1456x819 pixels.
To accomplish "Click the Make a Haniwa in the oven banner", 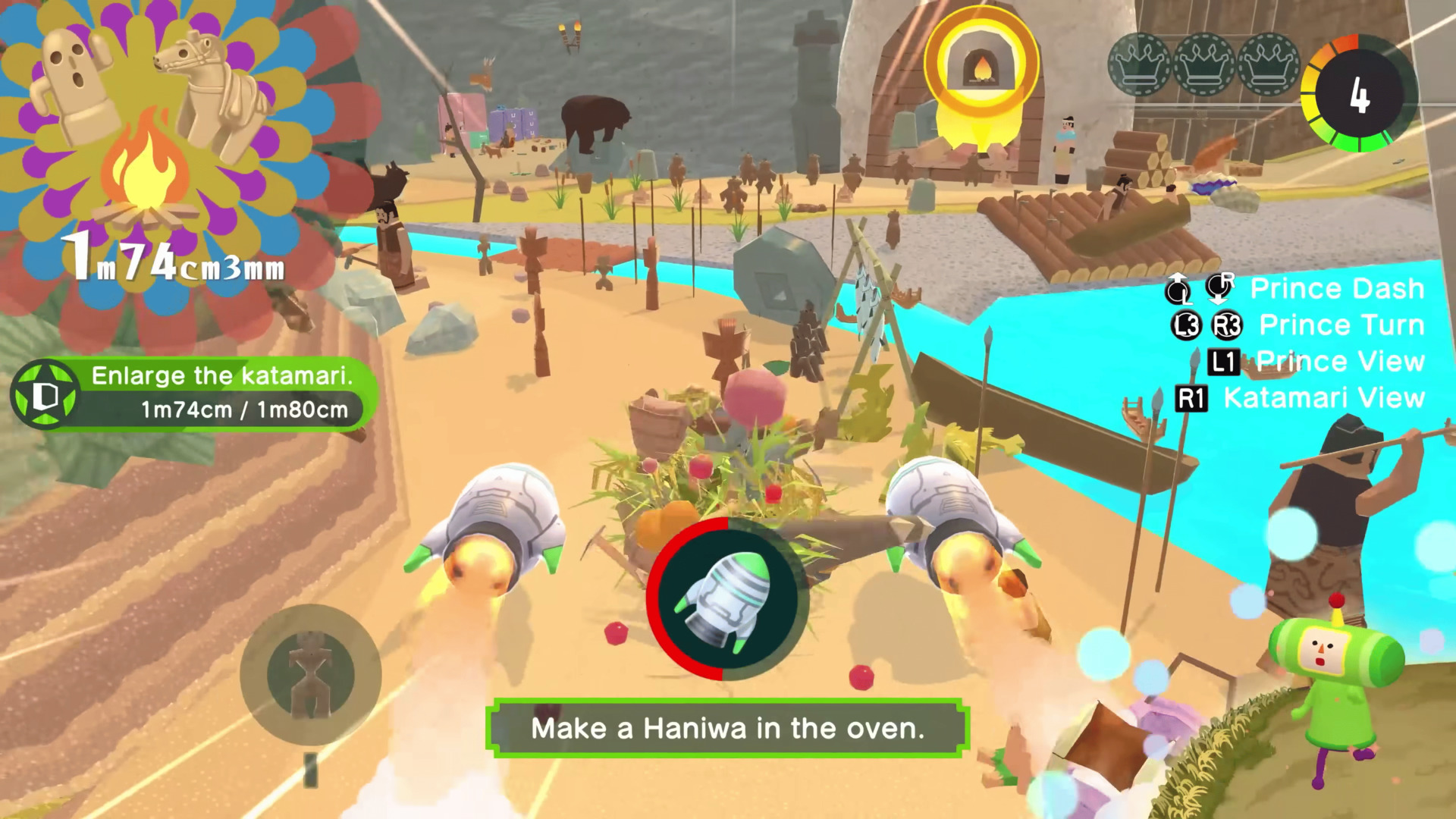I will (x=727, y=728).
